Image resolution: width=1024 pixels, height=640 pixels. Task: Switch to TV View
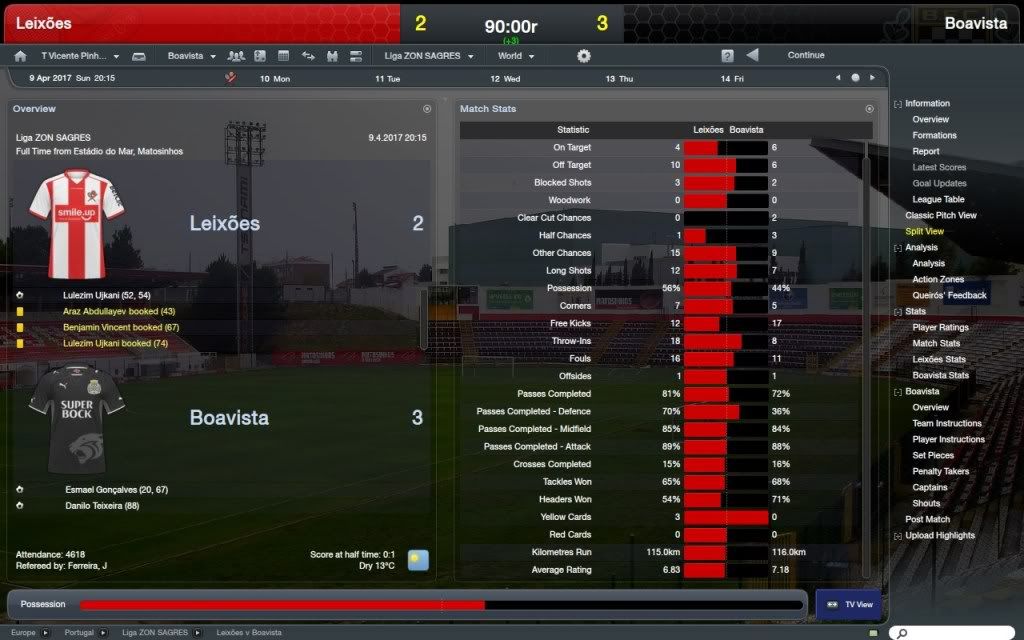click(847, 604)
